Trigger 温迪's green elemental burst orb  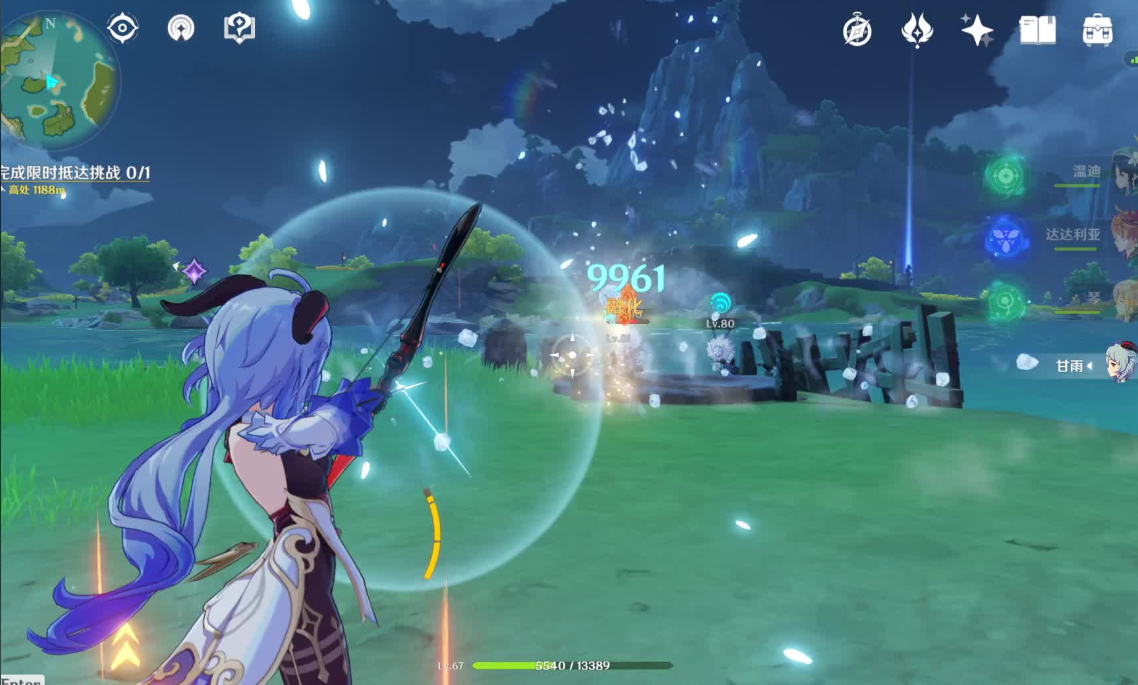click(x=1005, y=176)
